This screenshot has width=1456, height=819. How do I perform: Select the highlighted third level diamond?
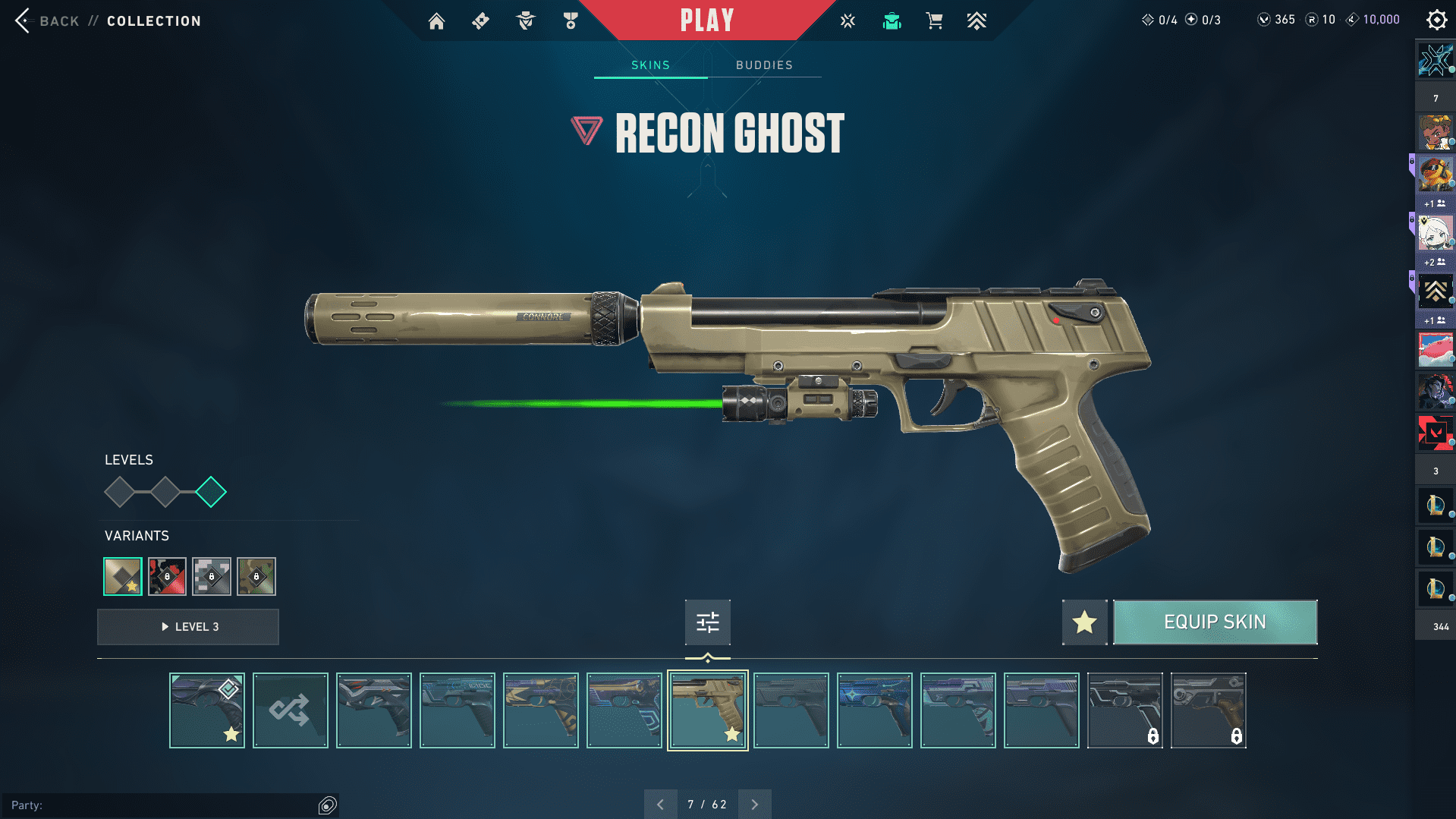coord(211,492)
